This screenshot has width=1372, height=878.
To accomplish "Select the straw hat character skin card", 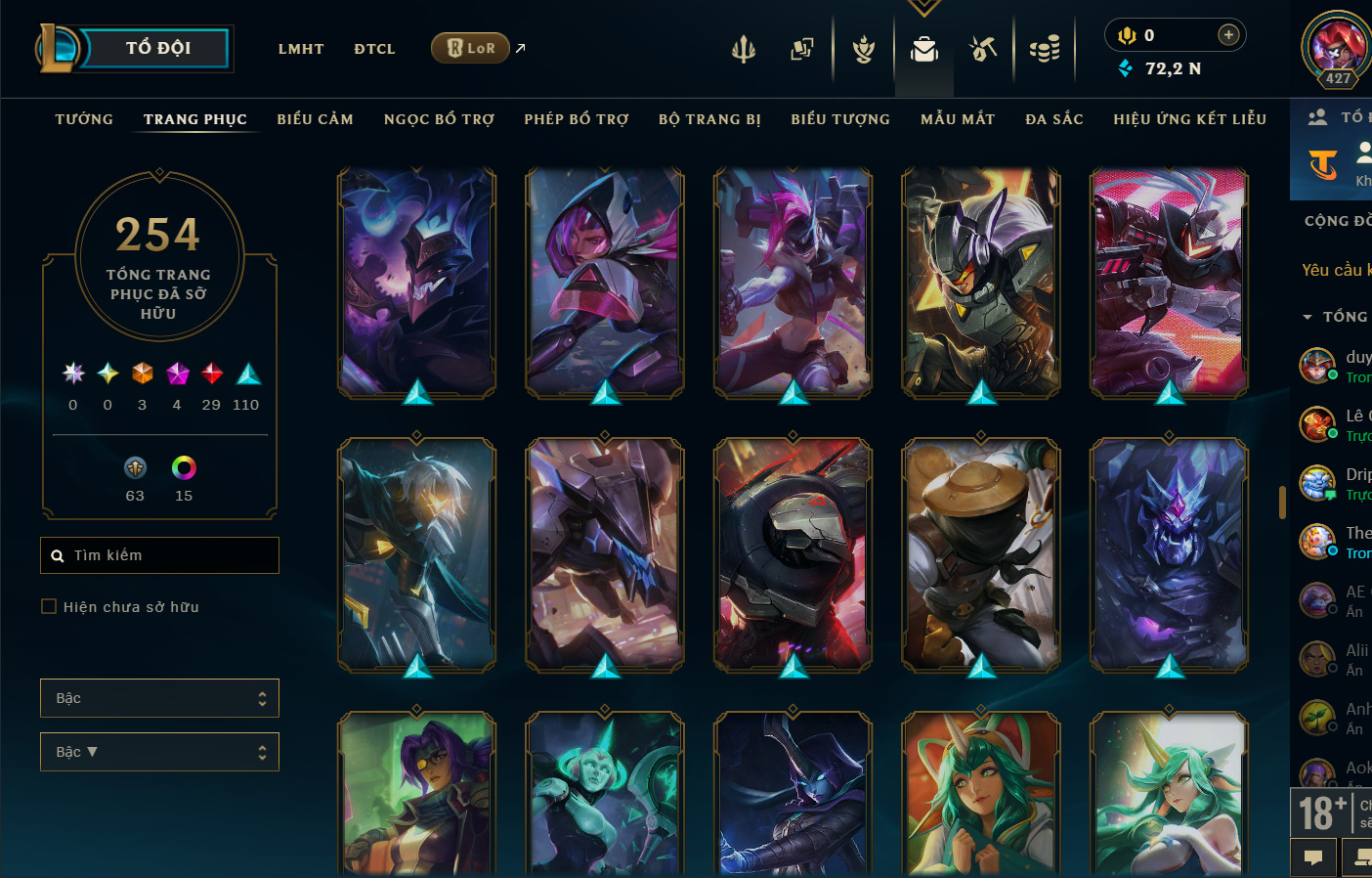I will [x=981, y=554].
